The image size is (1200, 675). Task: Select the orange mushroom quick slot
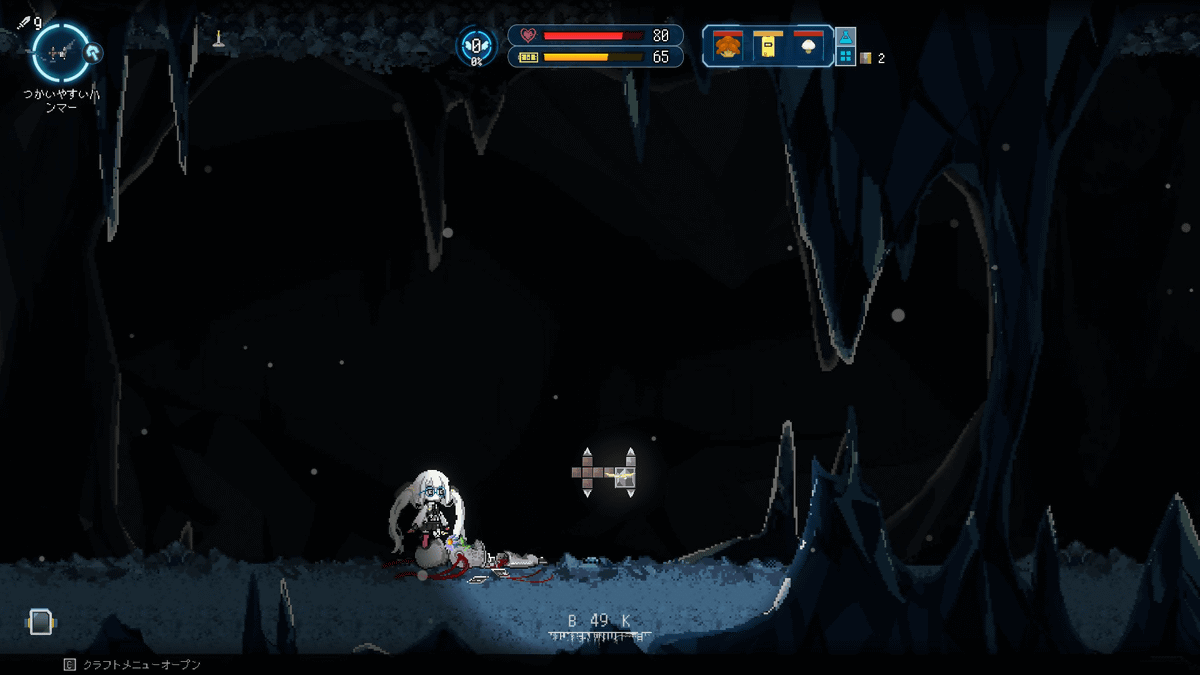tap(727, 46)
